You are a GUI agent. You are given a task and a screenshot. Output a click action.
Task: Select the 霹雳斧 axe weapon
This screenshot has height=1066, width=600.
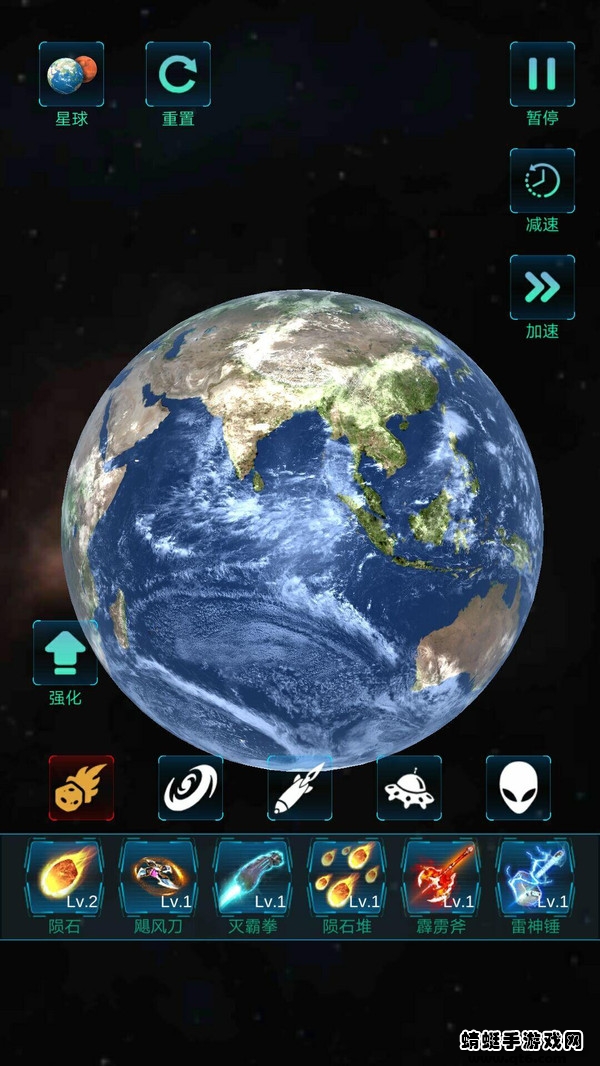click(x=440, y=877)
